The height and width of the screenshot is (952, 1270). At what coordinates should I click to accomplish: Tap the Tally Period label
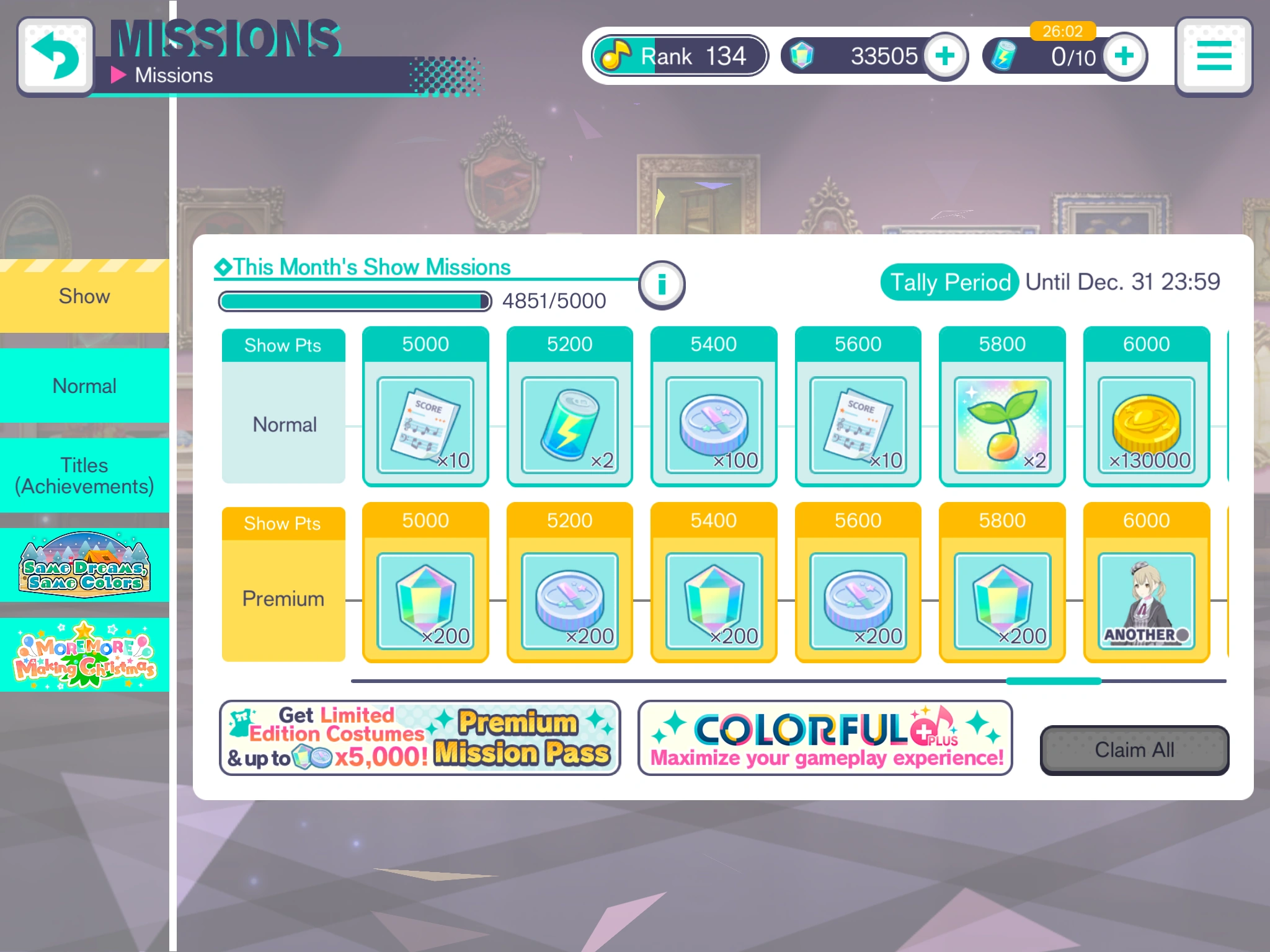point(949,282)
